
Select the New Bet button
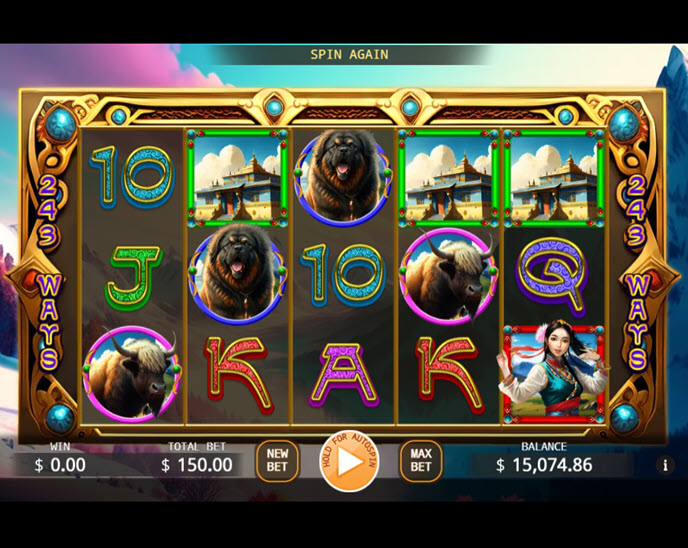(277, 461)
